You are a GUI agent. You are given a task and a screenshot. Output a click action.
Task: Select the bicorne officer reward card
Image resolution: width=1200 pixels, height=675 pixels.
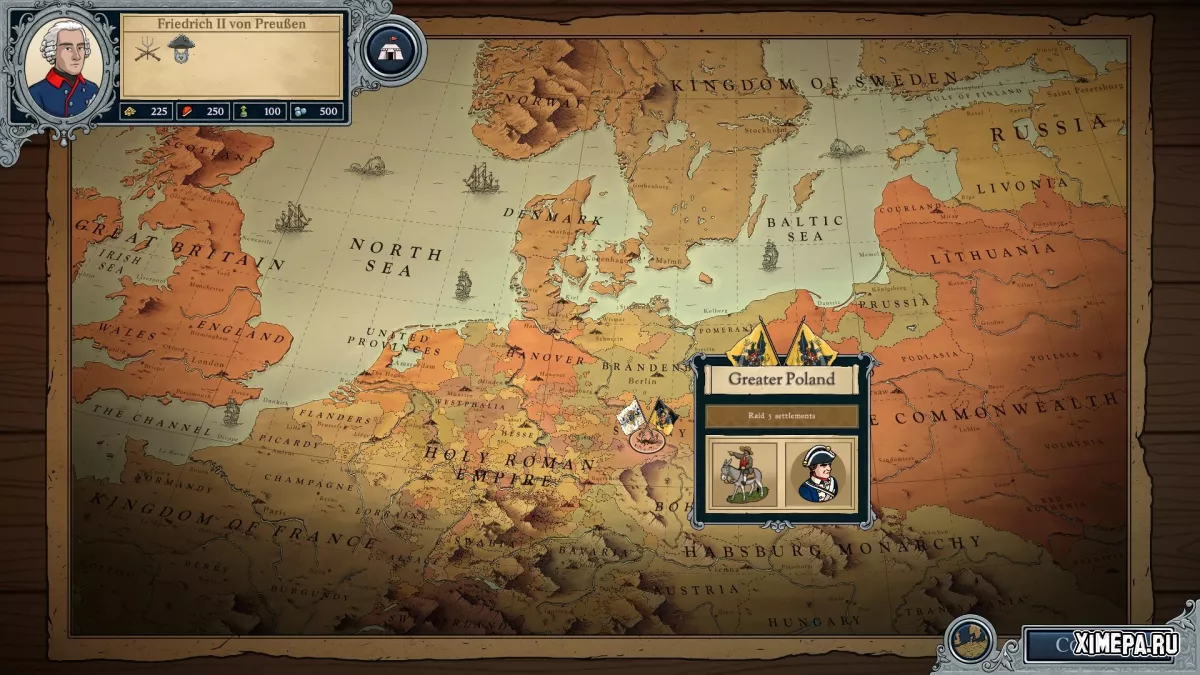pos(820,473)
